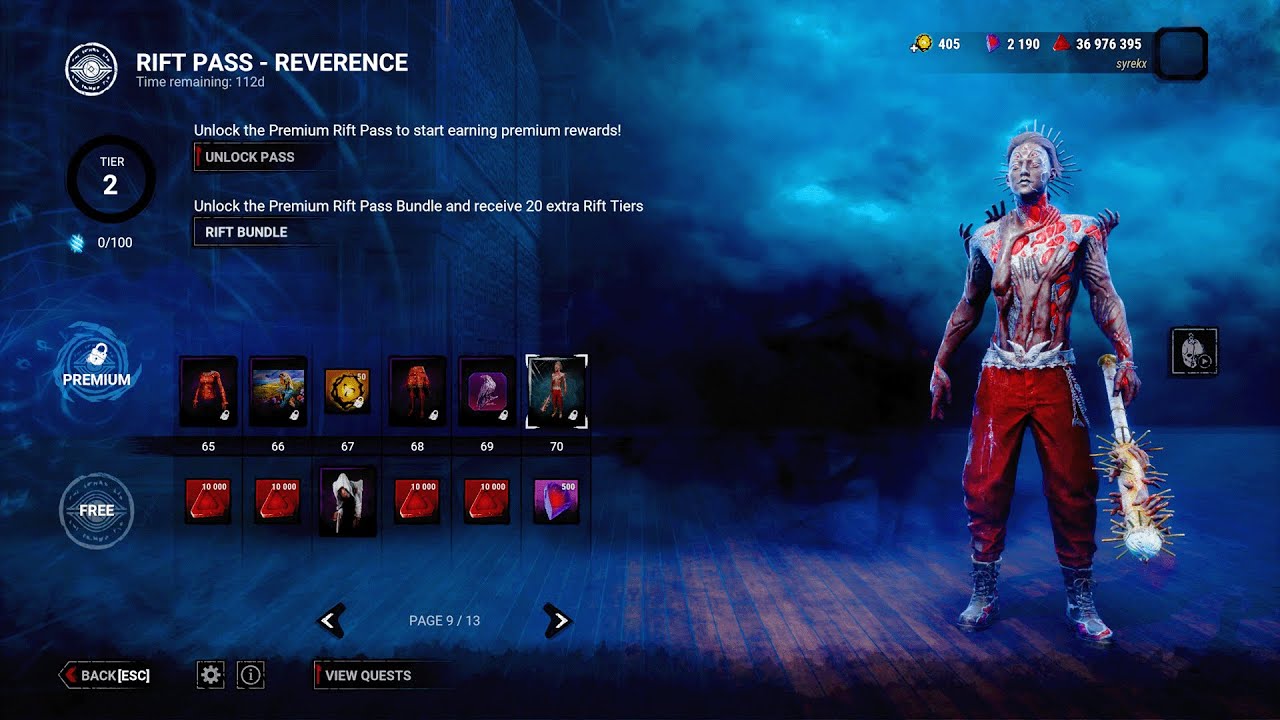1280x720 pixels.
Task: Select the tier 66 premium landscape reward
Action: [278, 391]
